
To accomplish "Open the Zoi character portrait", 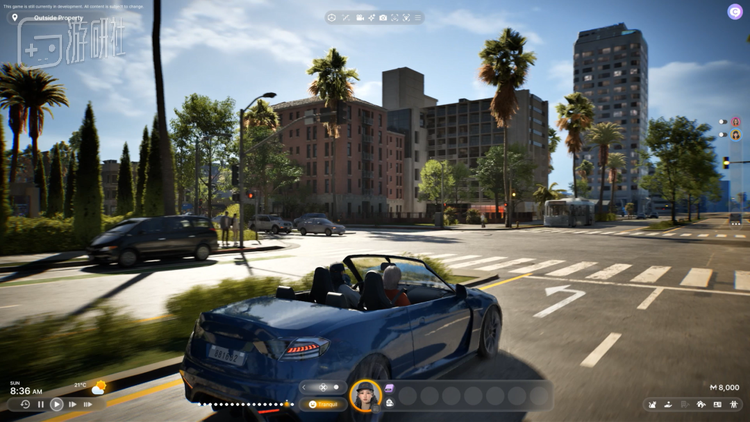I will tap(365, 394).
